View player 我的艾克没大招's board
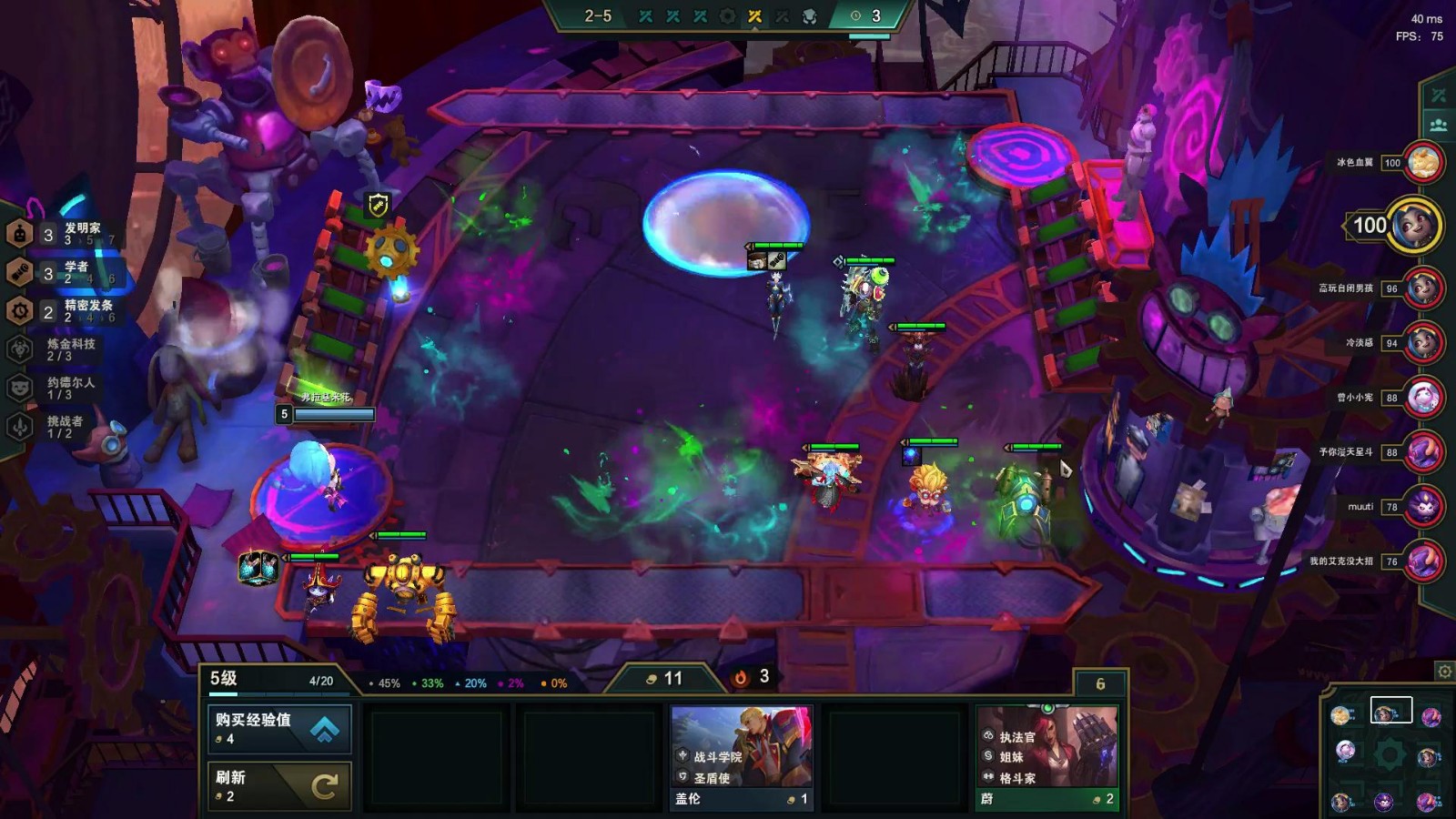The width and height of the screenshot is (1456, 819). coord(1423,561)
